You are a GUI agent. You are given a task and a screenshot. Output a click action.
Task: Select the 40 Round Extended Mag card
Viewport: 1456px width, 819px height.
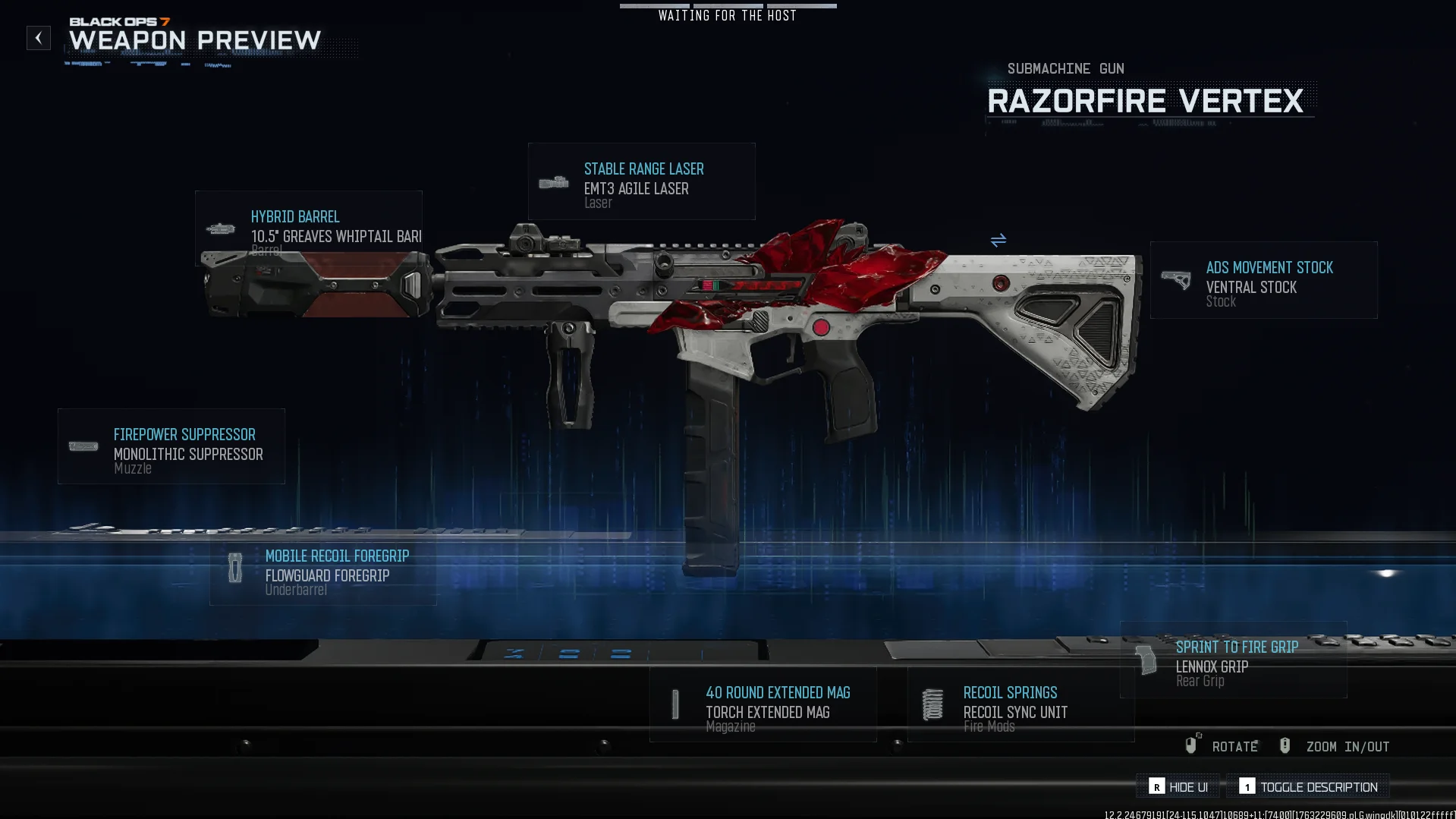(x=763, y=705)
